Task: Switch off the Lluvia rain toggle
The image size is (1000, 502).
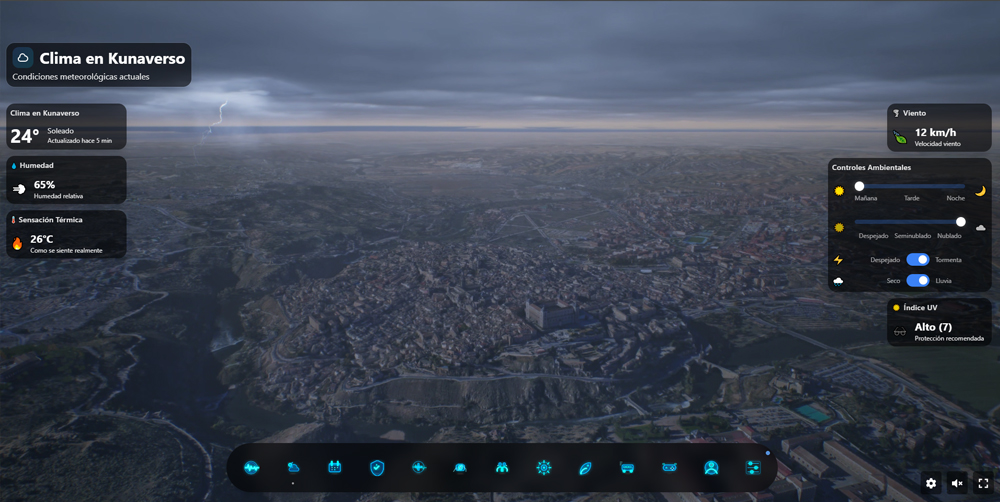Action: [x=917, y=281]
